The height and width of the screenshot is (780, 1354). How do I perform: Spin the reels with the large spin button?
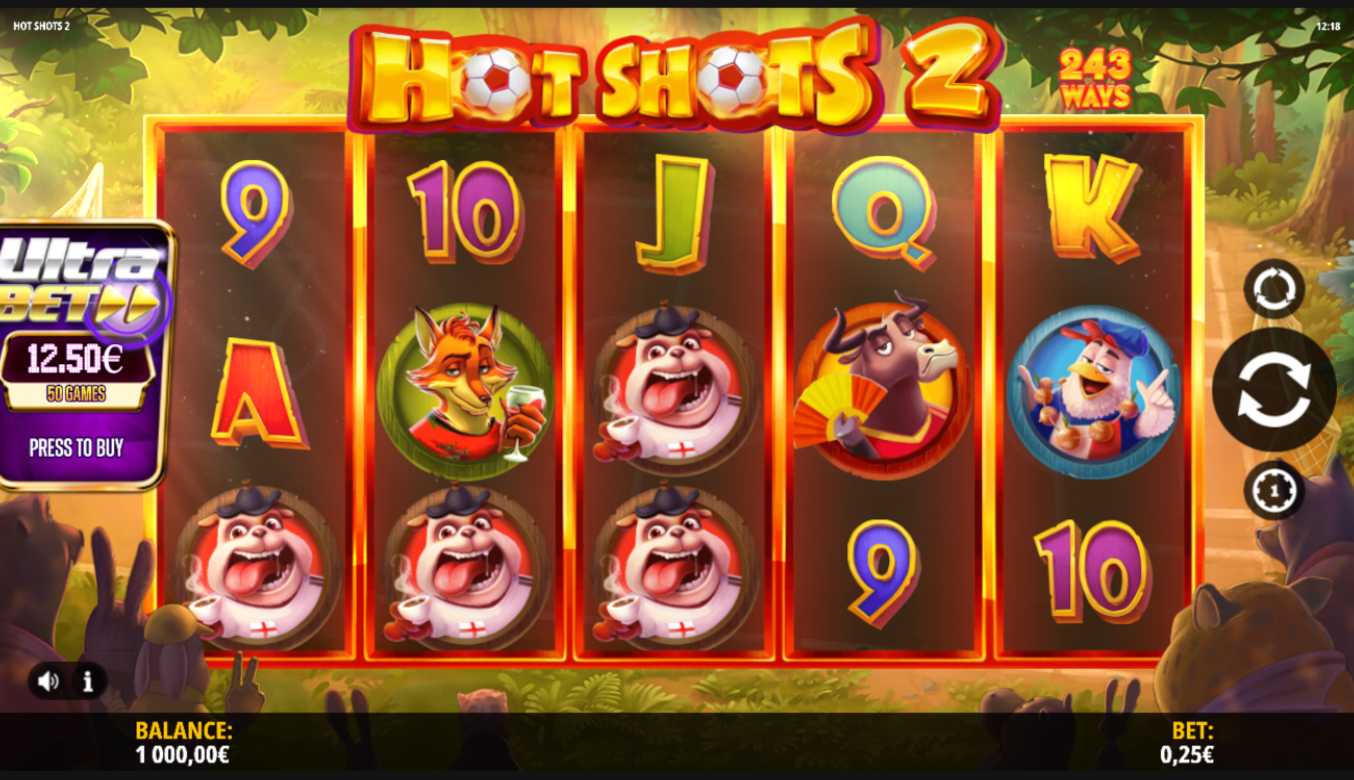pyautogui.click(x=1273, y=390)
